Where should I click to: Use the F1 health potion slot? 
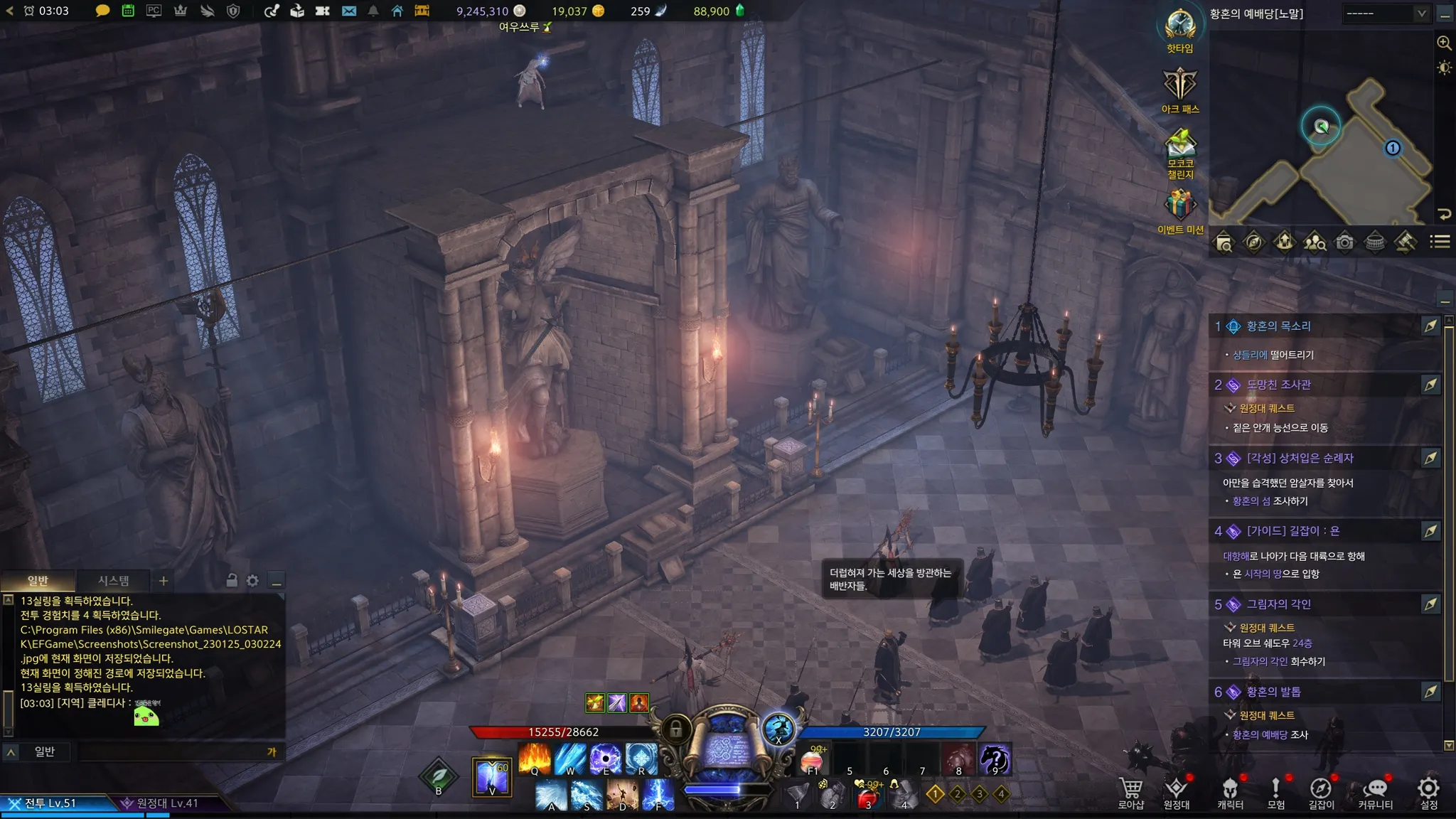tap(813, 759)
